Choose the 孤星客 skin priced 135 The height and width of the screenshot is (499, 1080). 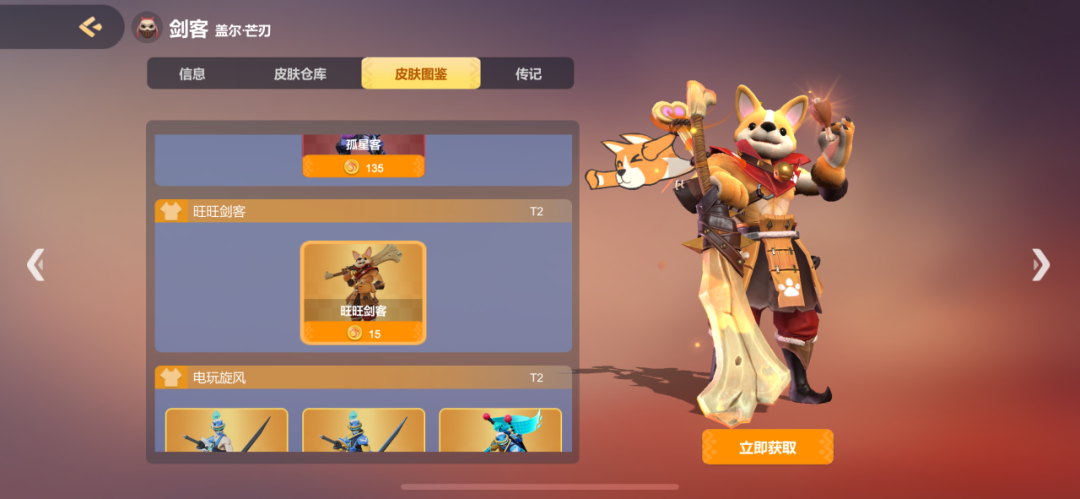[x=364, y=157]
